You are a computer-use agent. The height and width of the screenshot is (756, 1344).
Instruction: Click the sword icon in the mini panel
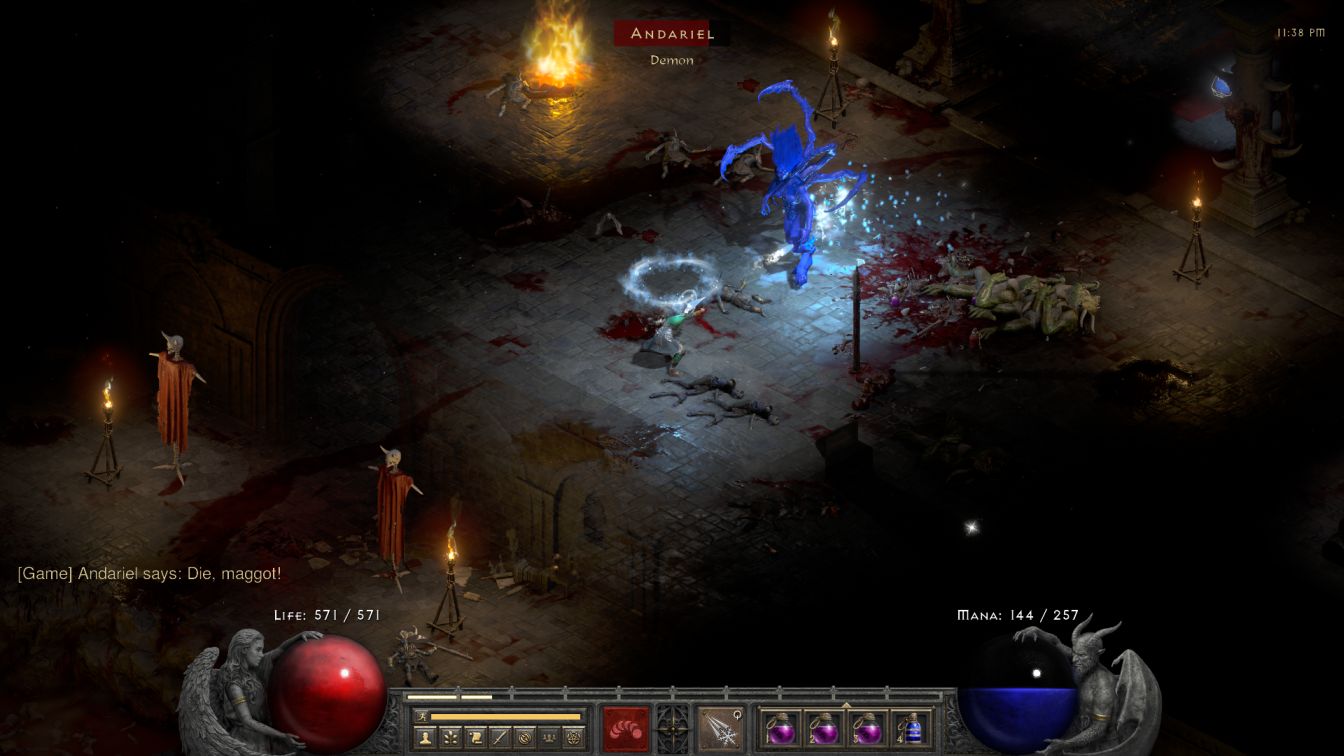(x=500, y=738)
